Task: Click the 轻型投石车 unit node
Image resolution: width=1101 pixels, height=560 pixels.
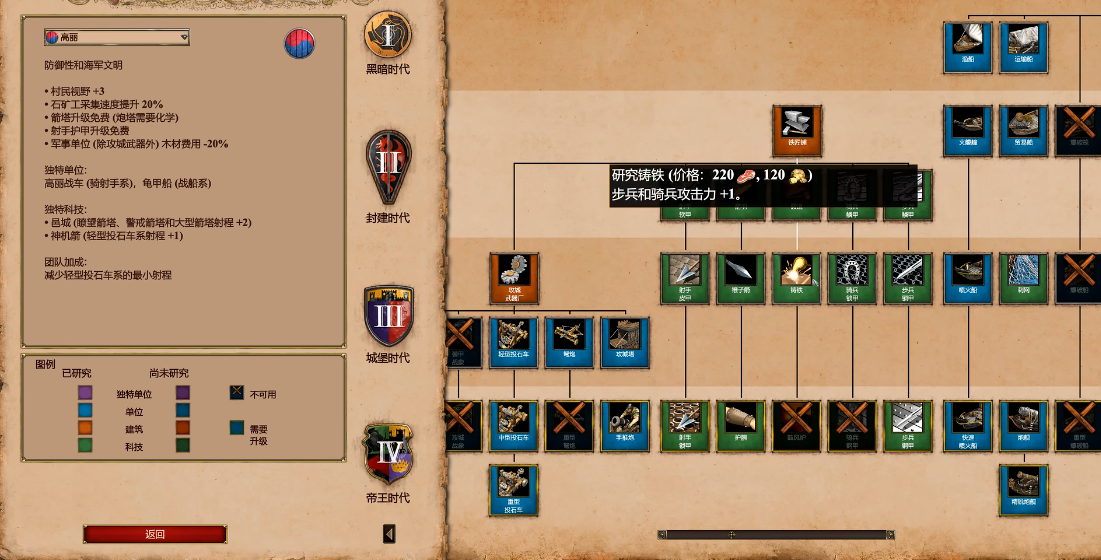Action: pyautogui.click(x=514, y=341)
